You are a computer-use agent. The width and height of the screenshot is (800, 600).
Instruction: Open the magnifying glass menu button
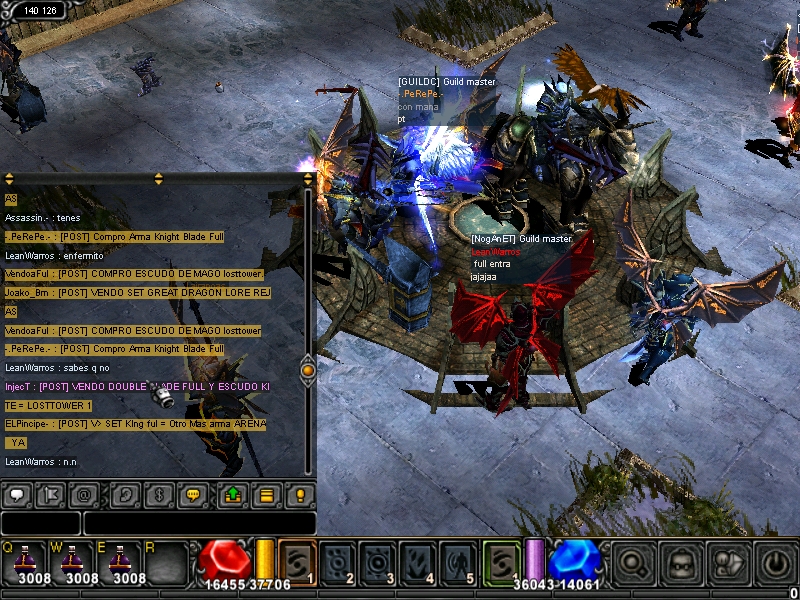[x=633, y=563]
